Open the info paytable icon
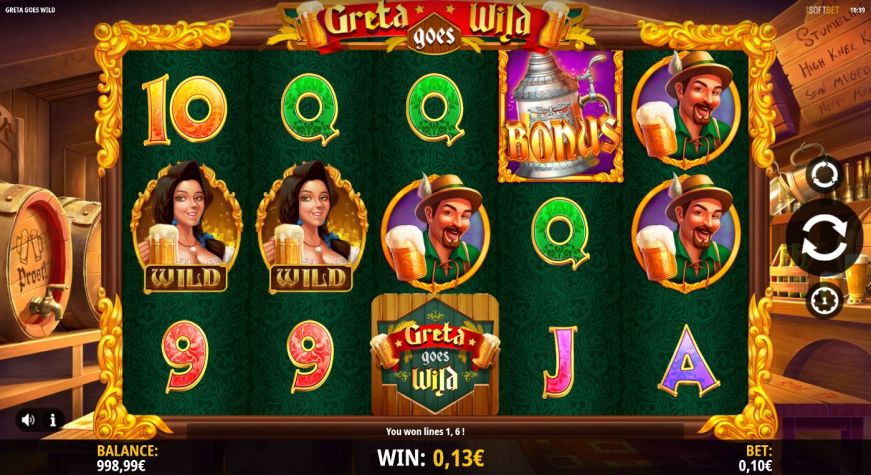871x475 pixels. pyautogui.click(x=52, y=420)
